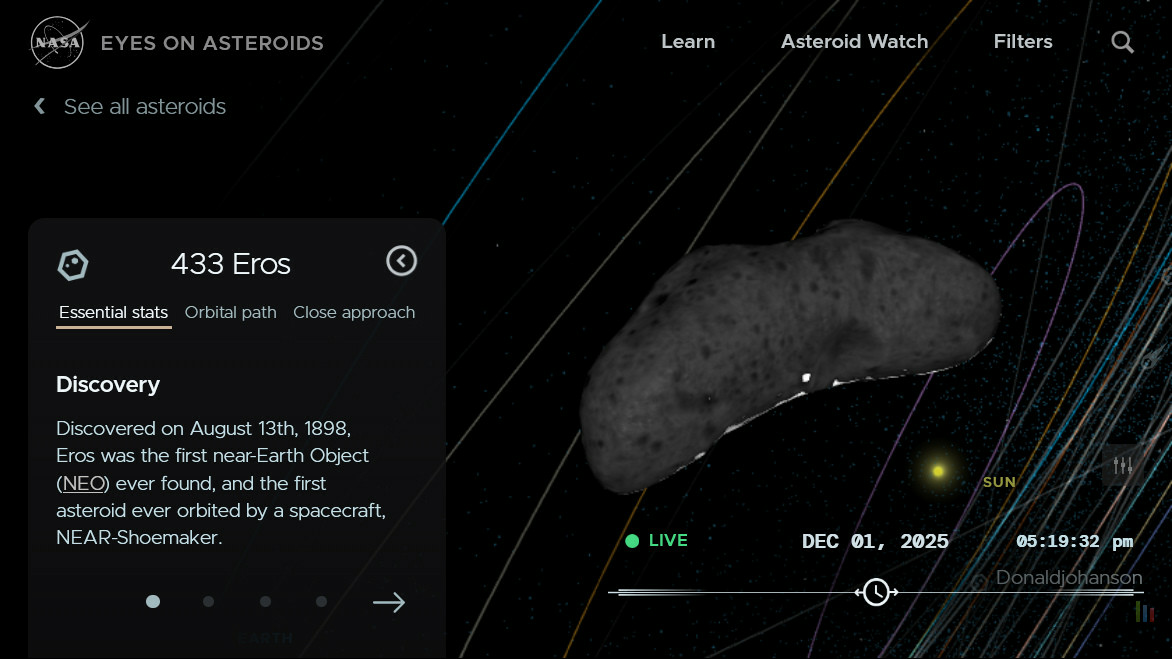This screenshot has width=1172, height=659.
Task: Open the settings sliders icon
Action: pos(1122,465)
